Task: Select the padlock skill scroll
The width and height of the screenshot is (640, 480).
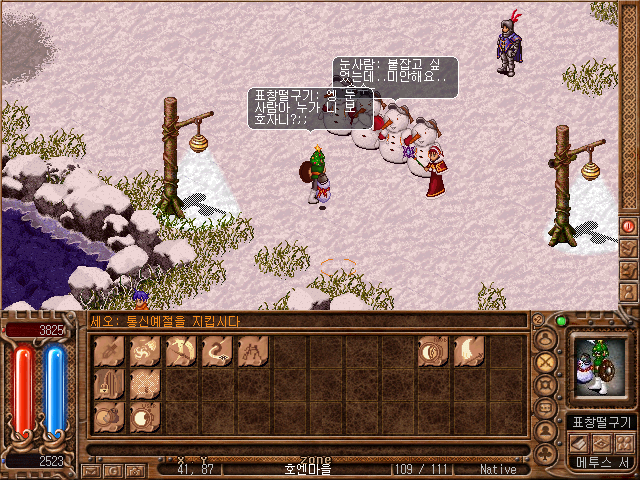Action: click(109, 384)
